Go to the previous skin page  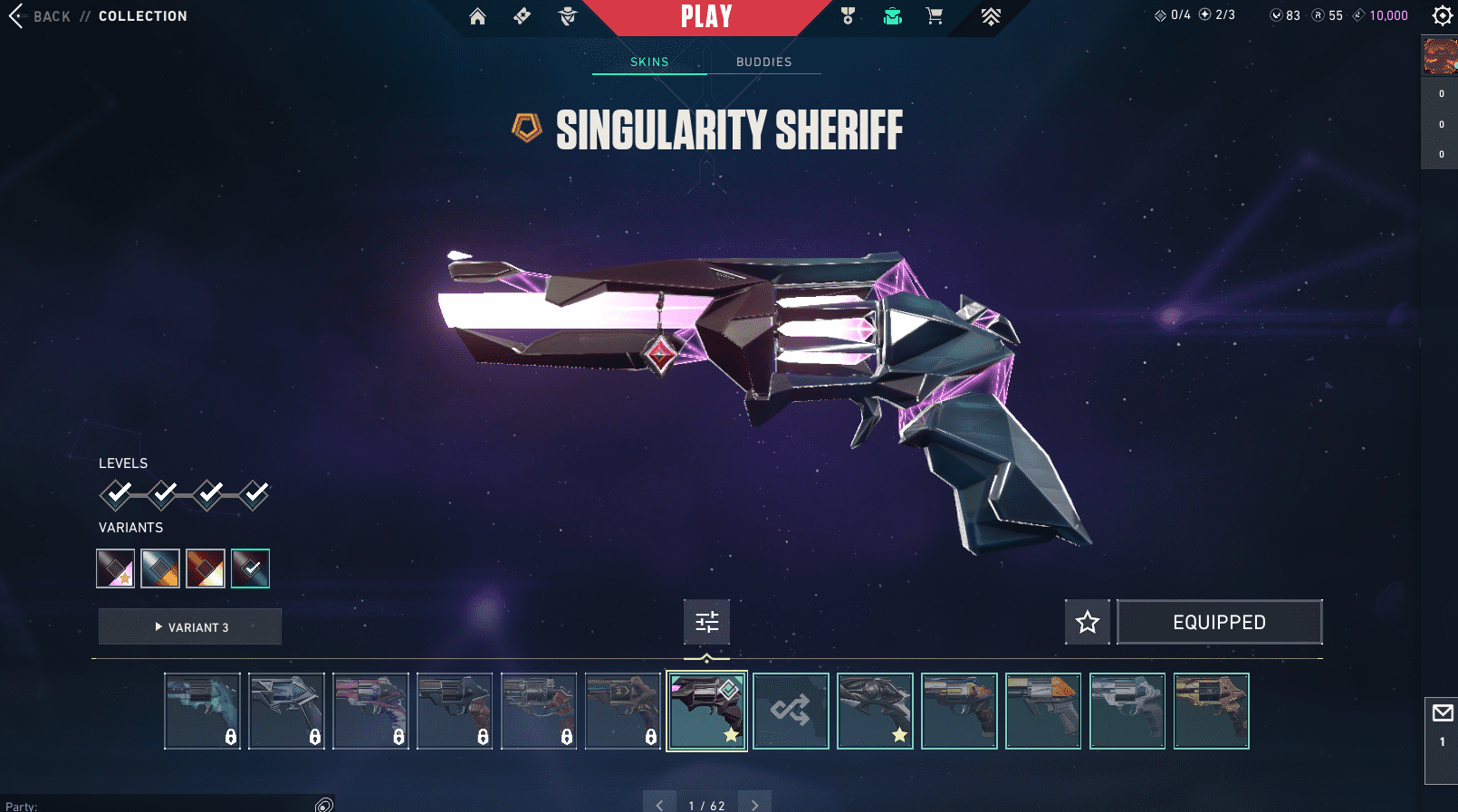tap(659, 804)
